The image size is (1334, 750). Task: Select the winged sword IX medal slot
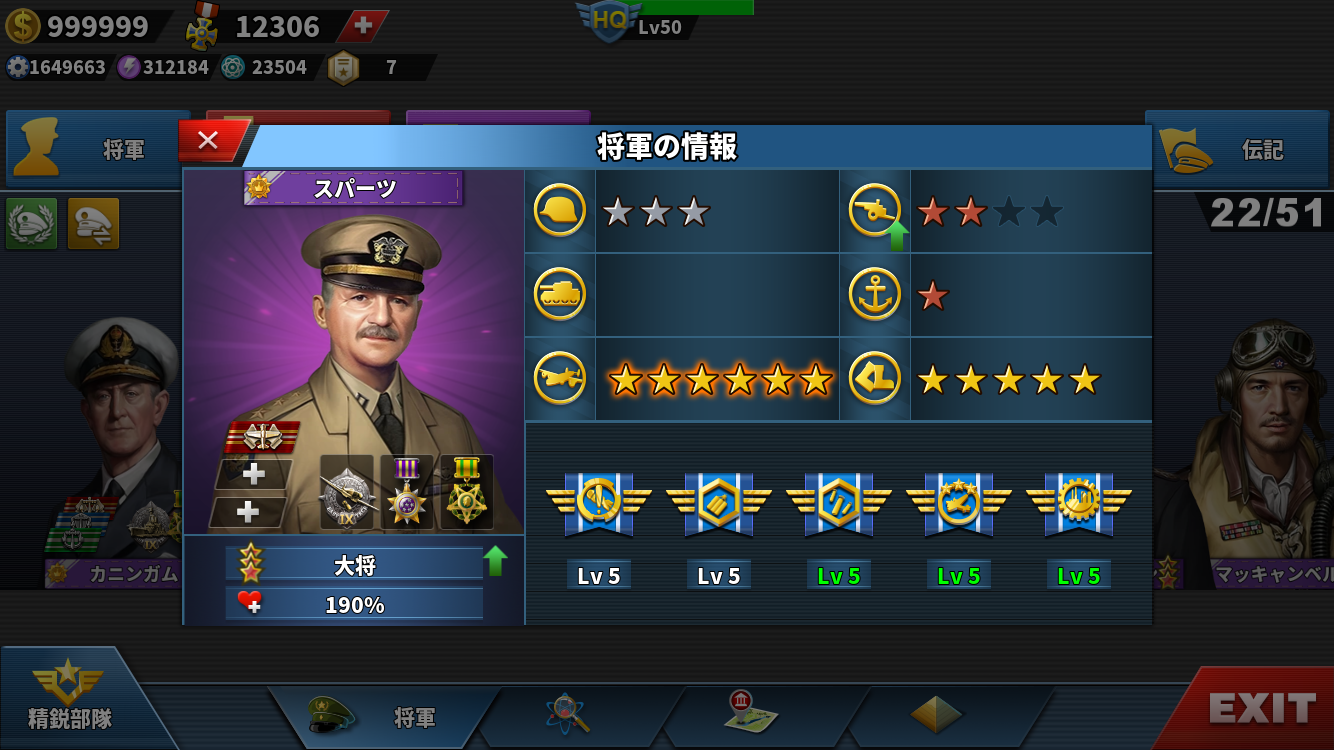click(346, 492)
